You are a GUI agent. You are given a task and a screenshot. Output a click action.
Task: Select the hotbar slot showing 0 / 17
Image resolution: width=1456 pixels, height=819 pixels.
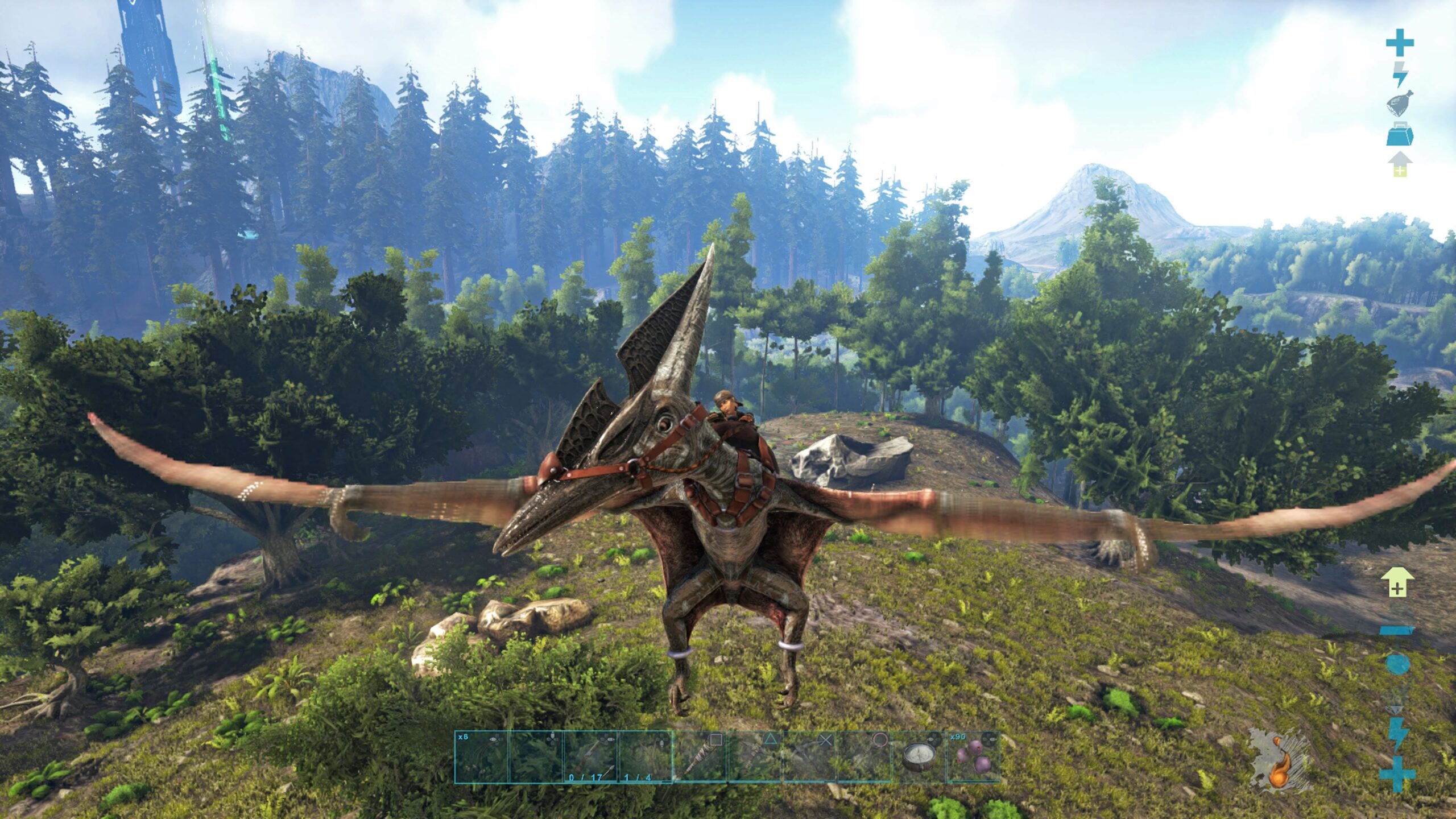click(x=590, y=757)
